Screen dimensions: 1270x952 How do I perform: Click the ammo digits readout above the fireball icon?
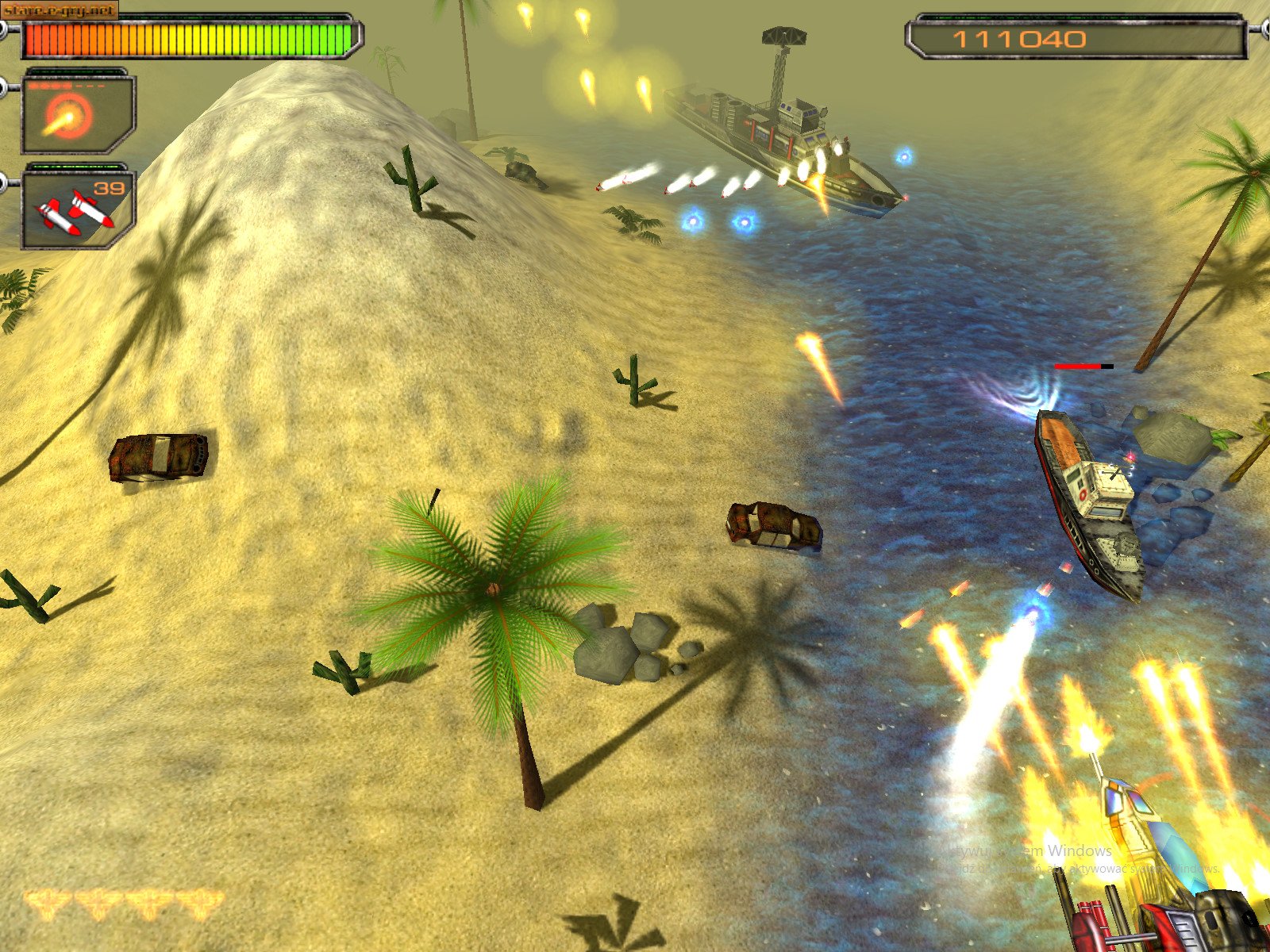tap(63, 86)
